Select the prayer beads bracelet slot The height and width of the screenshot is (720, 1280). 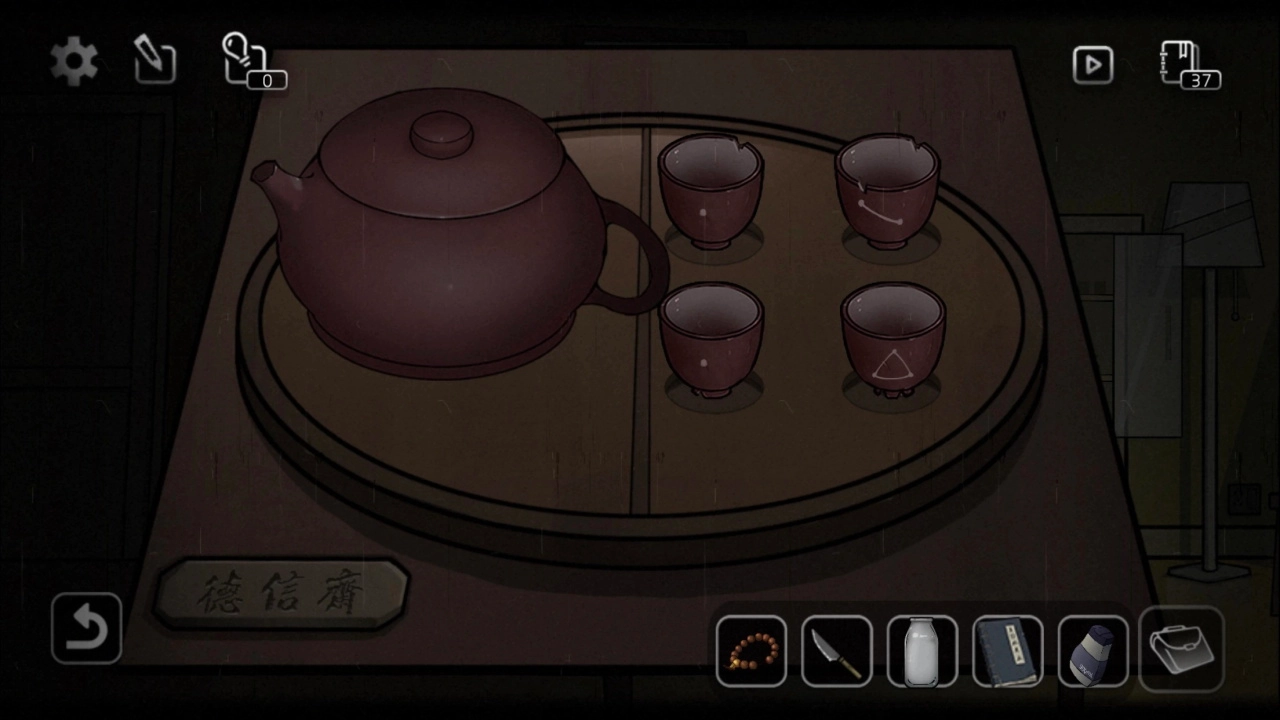pos(751,652)
